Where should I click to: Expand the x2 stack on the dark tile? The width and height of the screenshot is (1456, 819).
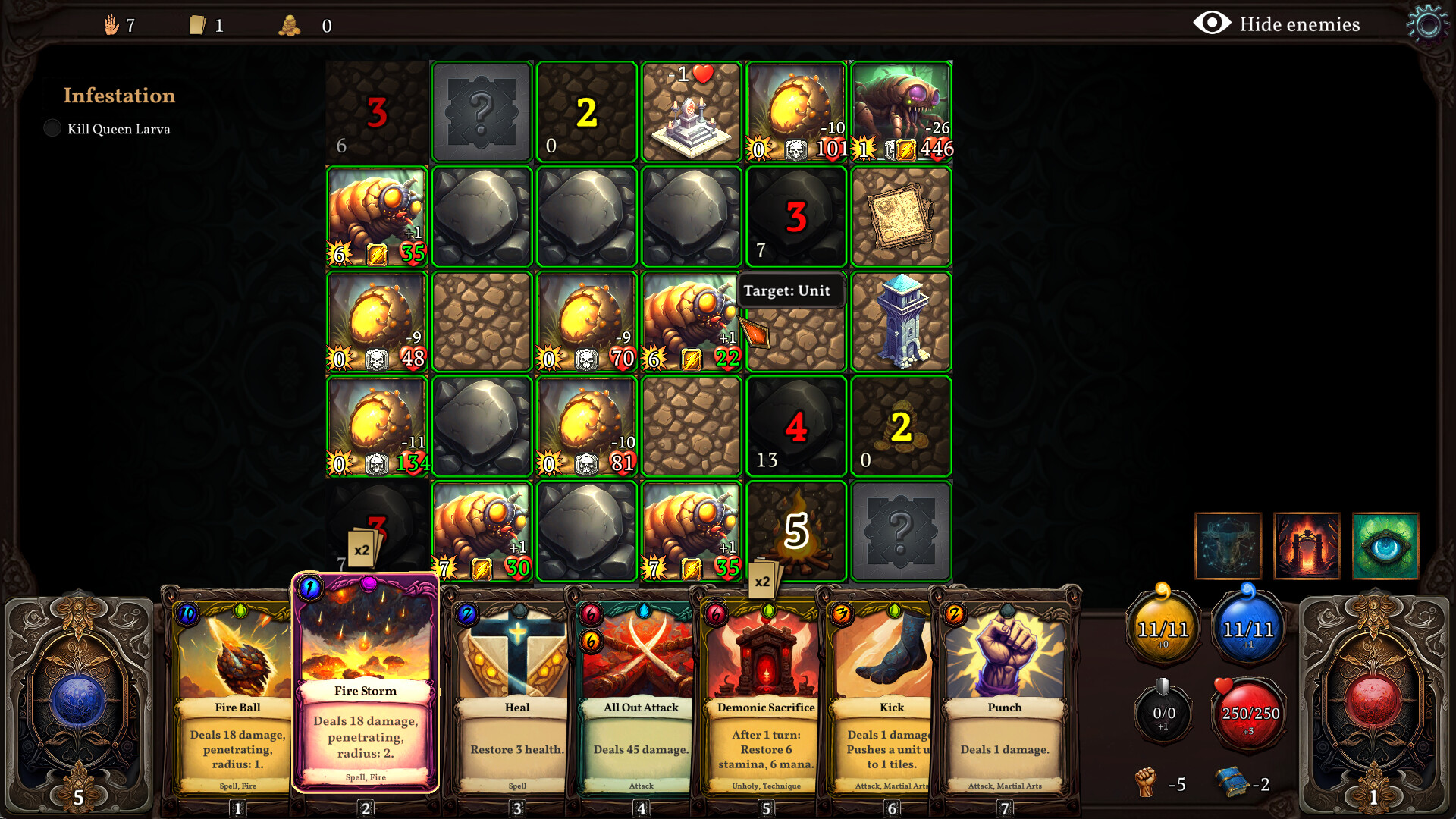362,548
